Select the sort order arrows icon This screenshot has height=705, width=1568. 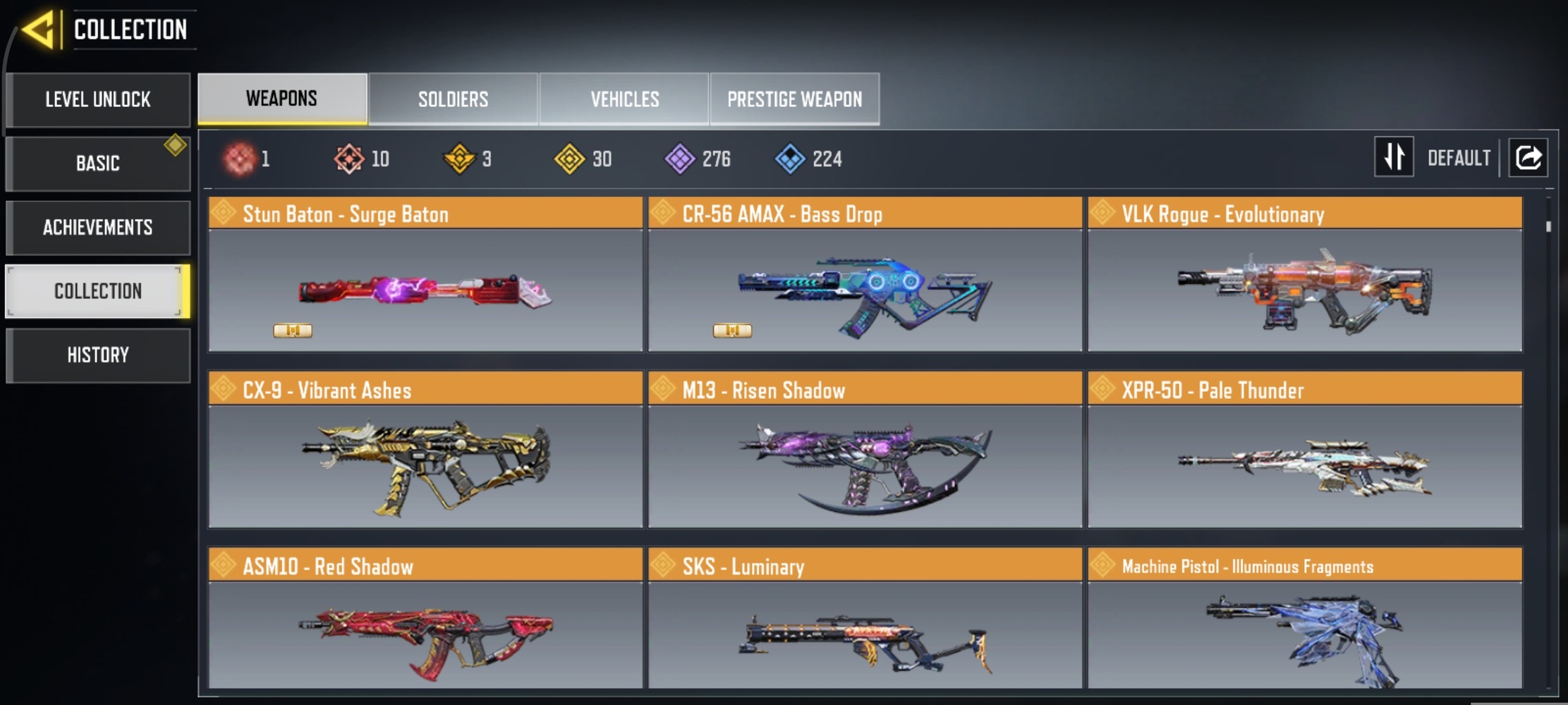click(1393, 157)
